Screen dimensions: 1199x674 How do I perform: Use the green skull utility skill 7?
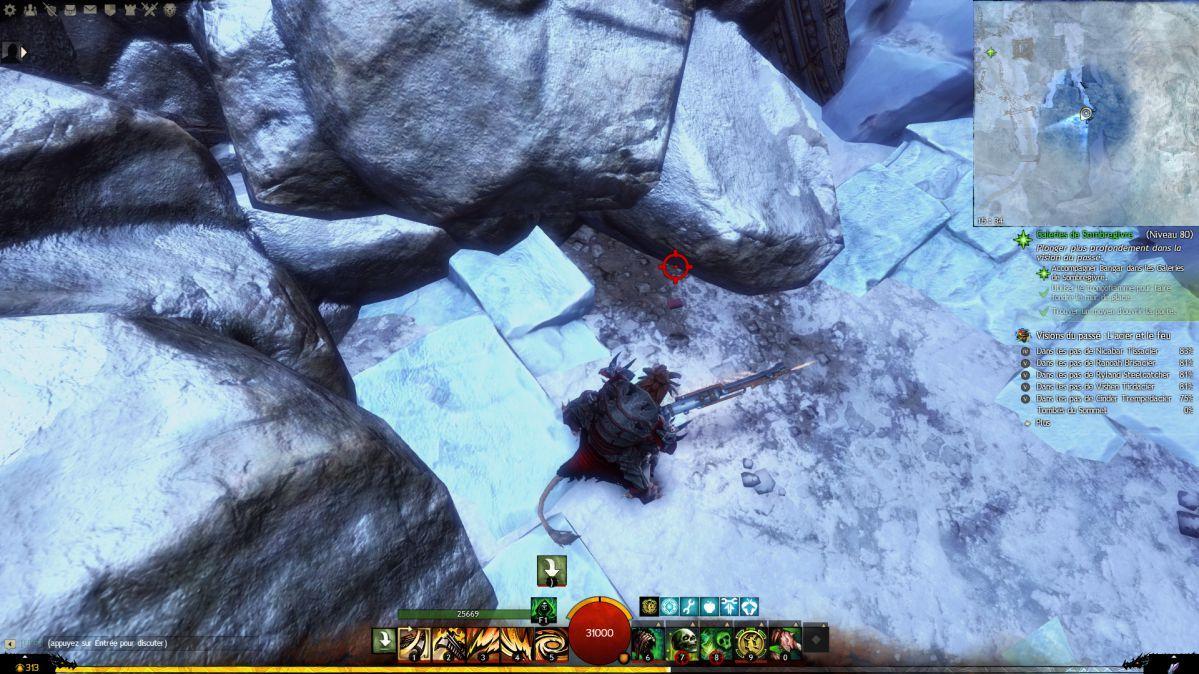coord(681,641)
